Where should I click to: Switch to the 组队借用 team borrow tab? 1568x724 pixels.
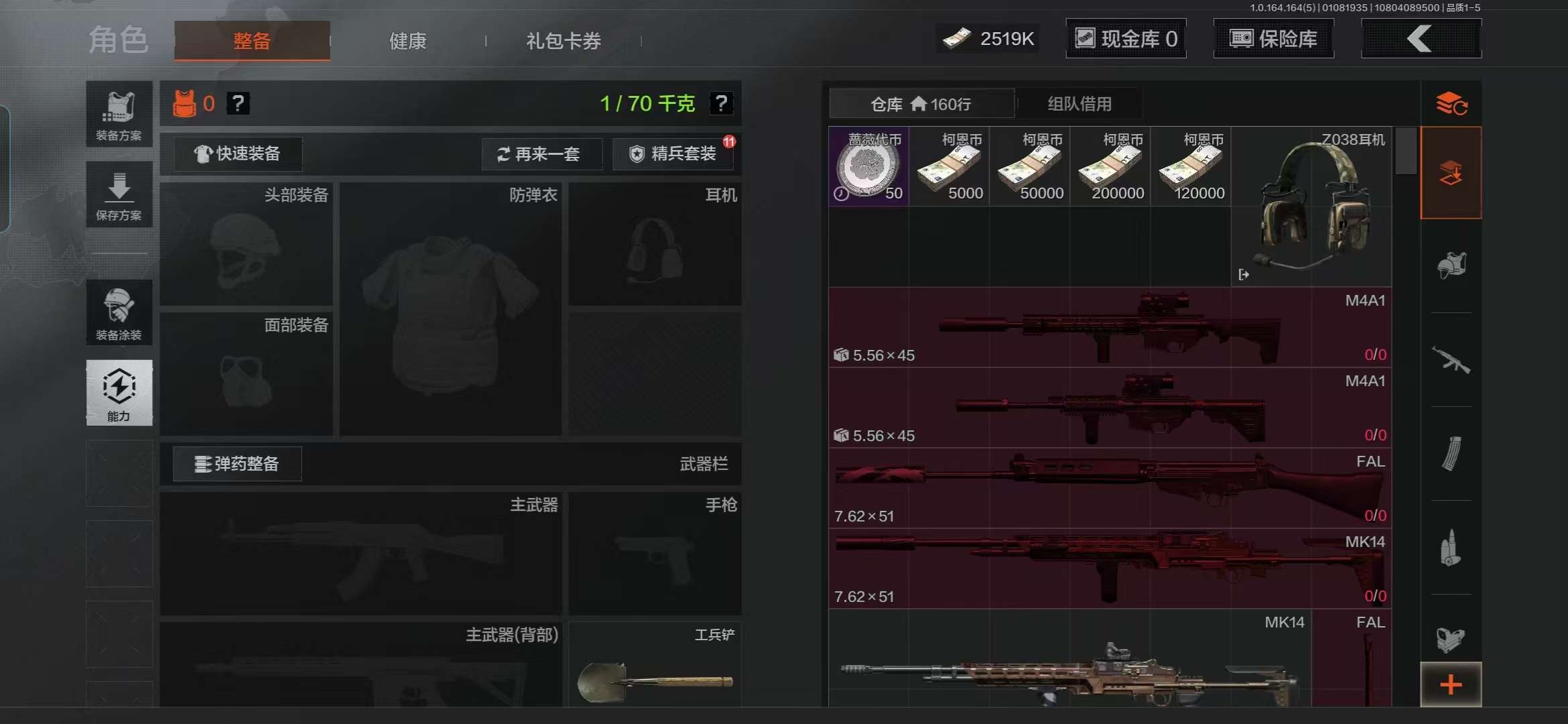click(1079, 103)
